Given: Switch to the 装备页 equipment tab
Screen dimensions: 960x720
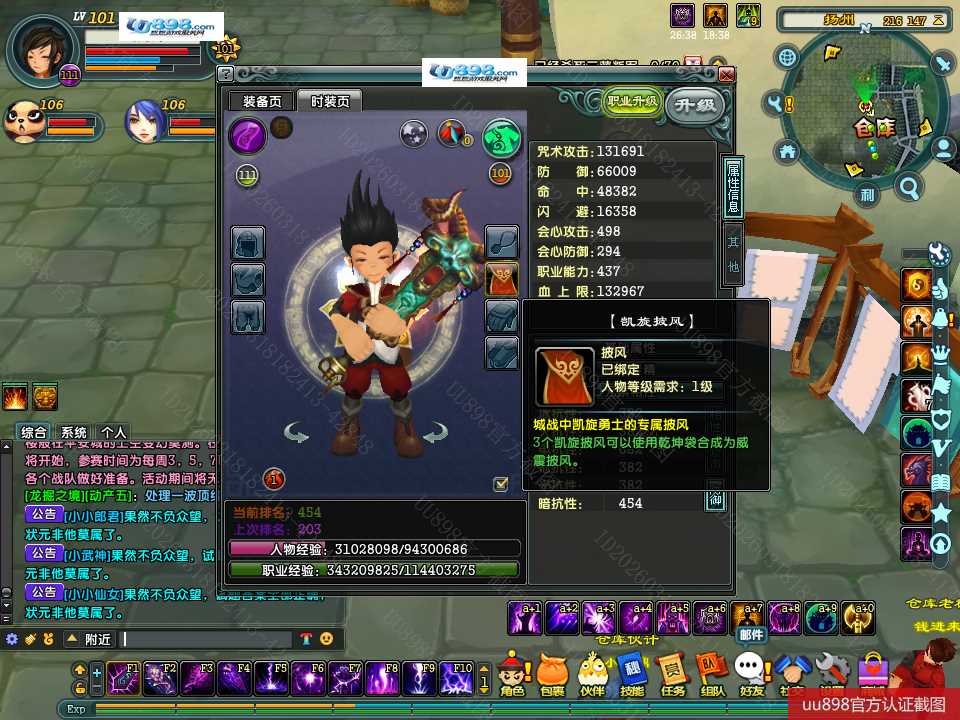Looking at the screenshot, I should point(262,101).
